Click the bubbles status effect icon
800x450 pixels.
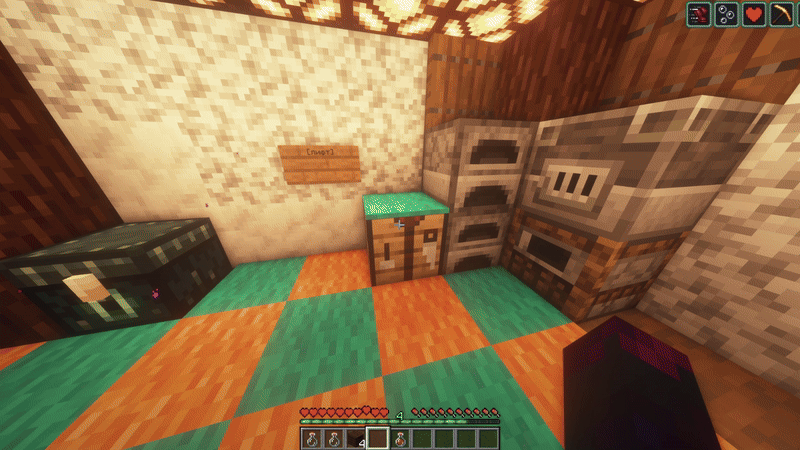(x=726, y=15)
